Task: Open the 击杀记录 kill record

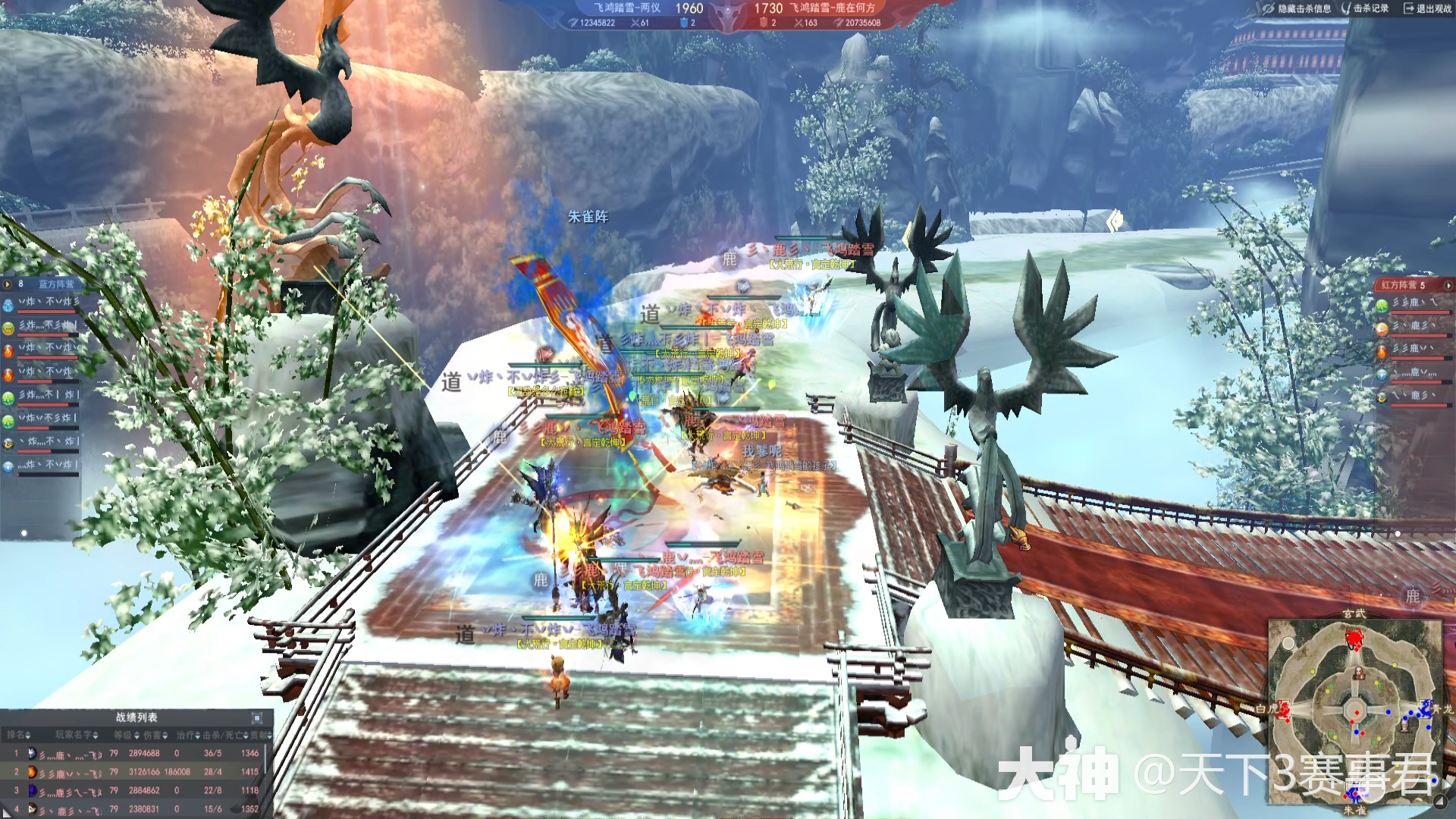Action: 1365,8
